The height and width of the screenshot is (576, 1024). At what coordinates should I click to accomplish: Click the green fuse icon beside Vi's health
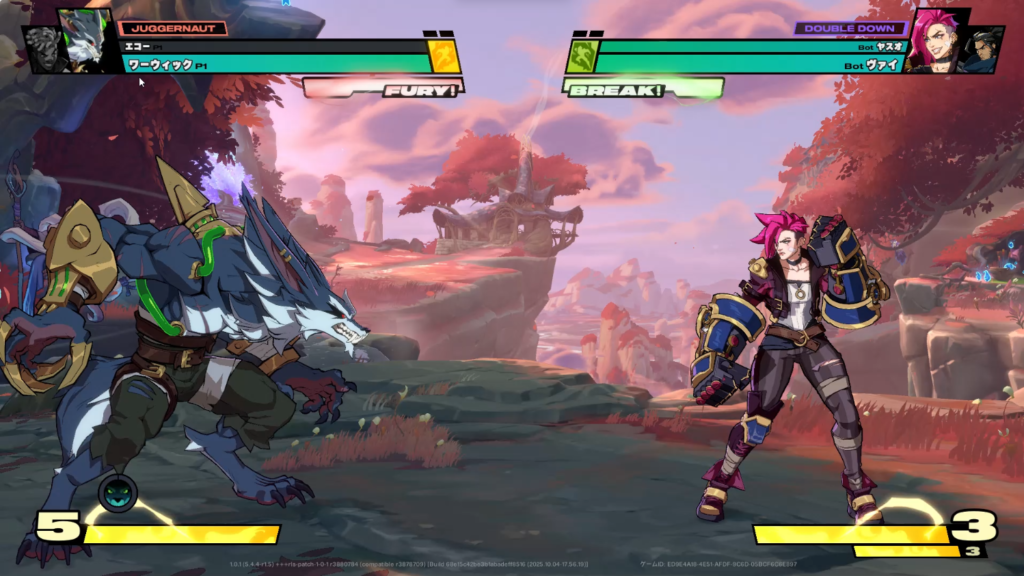(581, 57)
